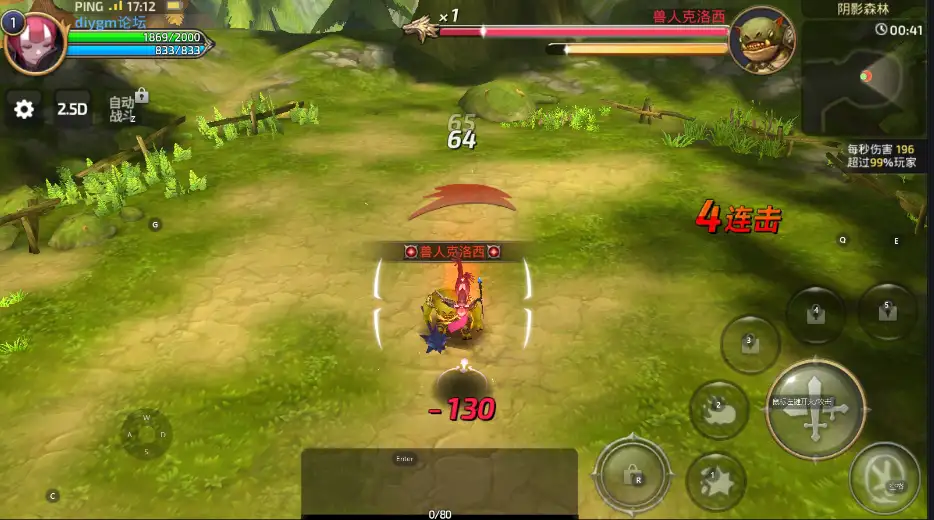934x520 pixels.
Task: Use the star burst skill 1
Action: [x=716, y=481]
